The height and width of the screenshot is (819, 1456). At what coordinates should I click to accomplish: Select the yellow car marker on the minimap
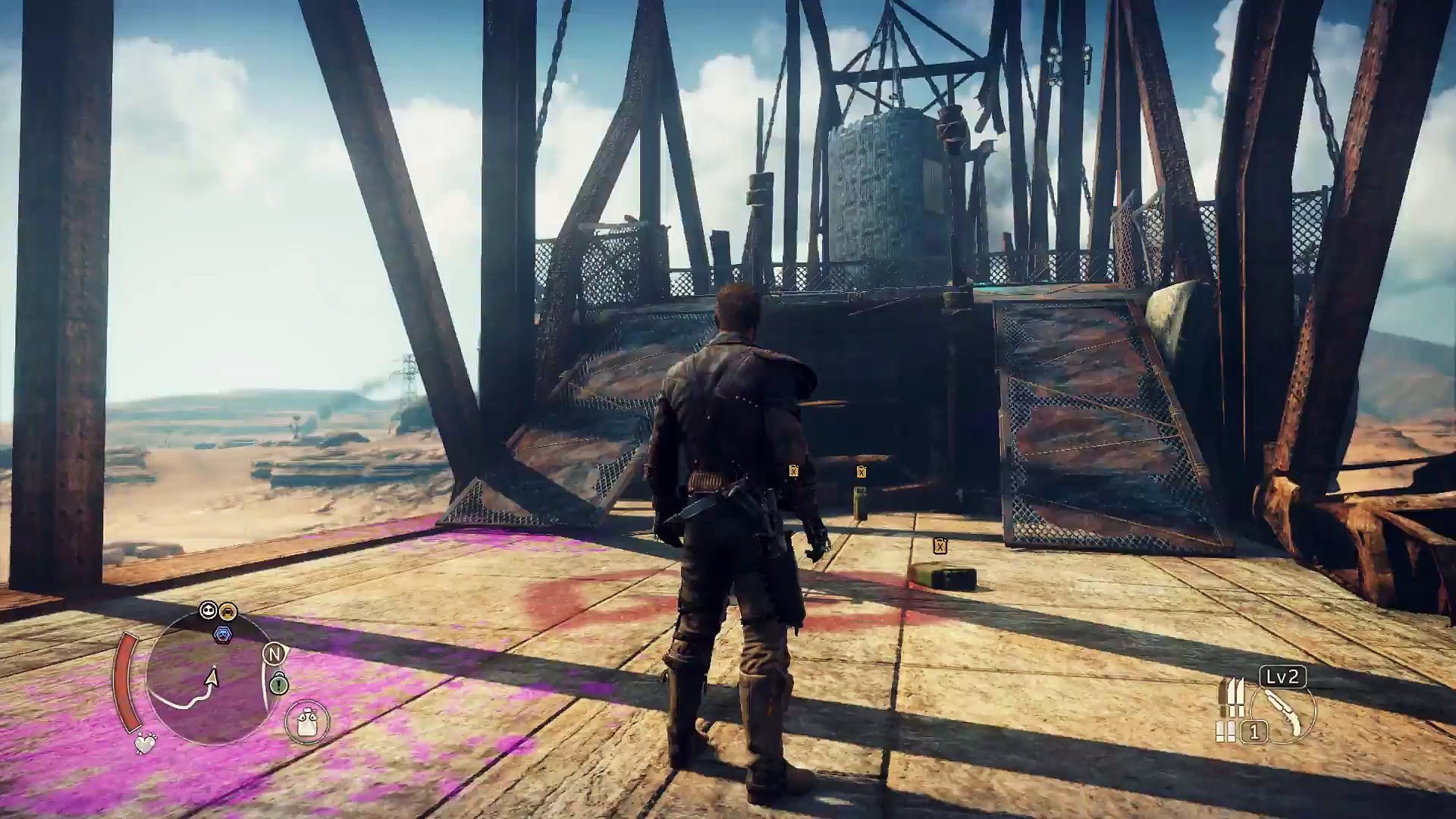227,610
